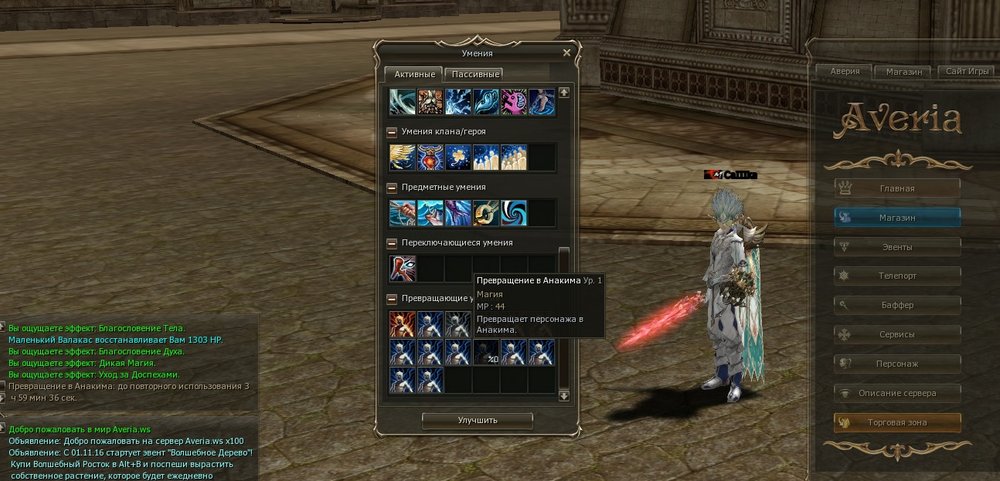
Task: Show the Эвенты section
Action: [897, 245]
